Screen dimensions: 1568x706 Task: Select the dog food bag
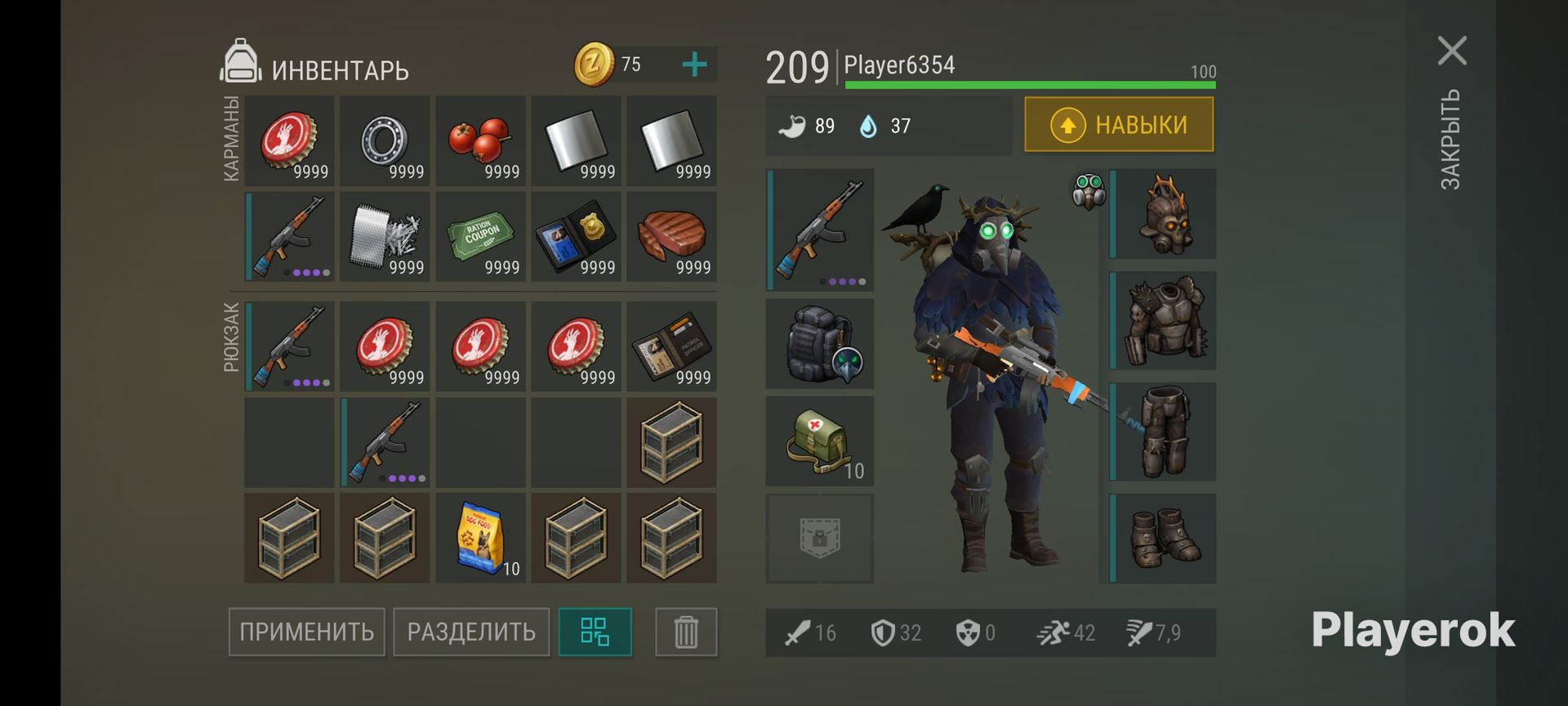pos(480,538)
